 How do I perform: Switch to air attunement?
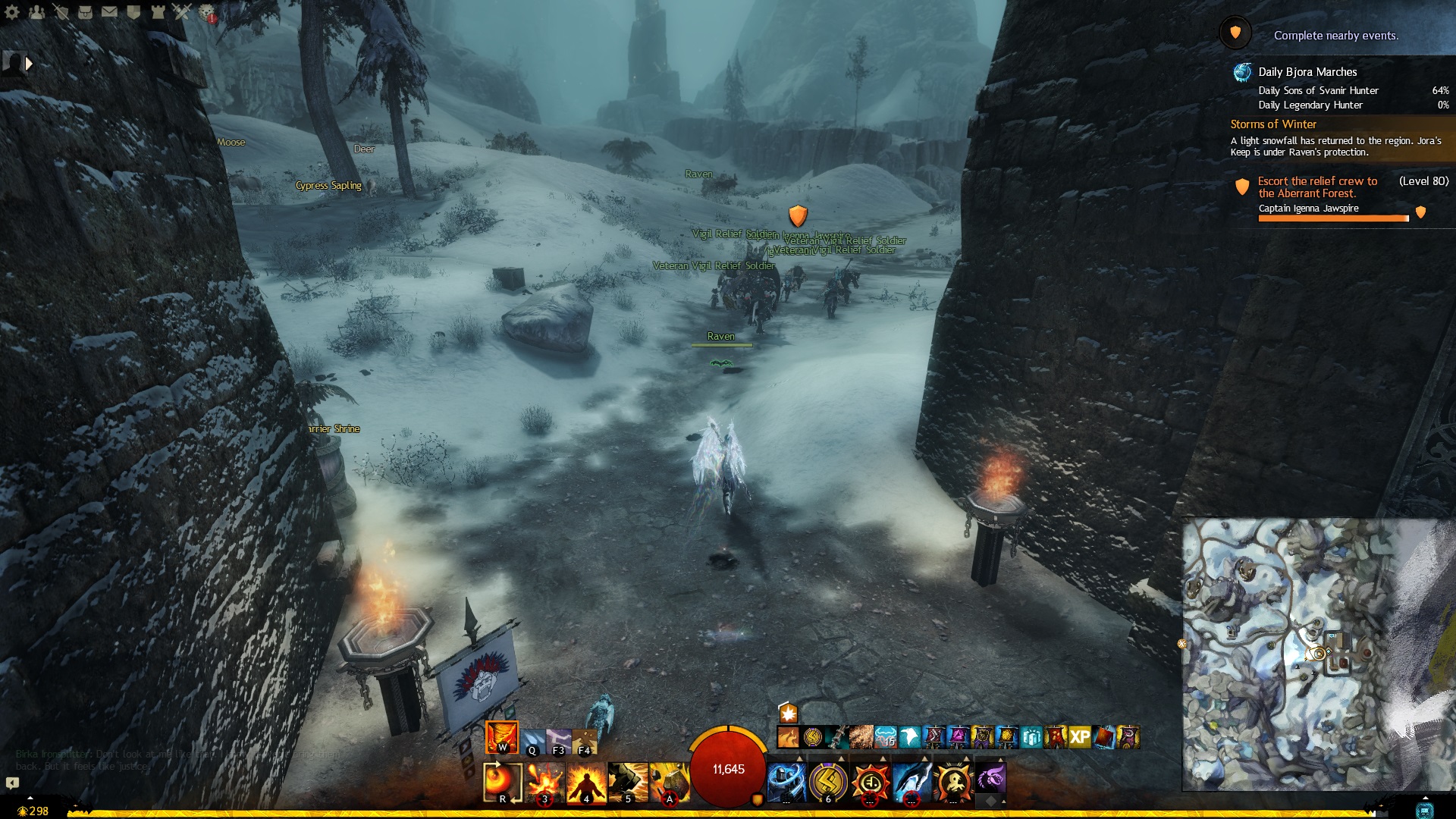point(559,740)
